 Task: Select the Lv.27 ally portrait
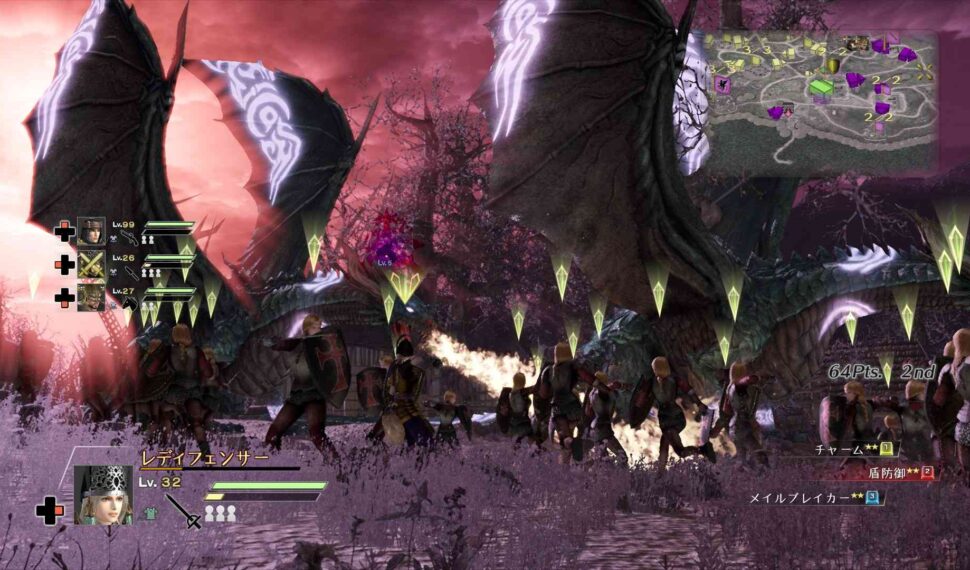(x=91, y=297)
